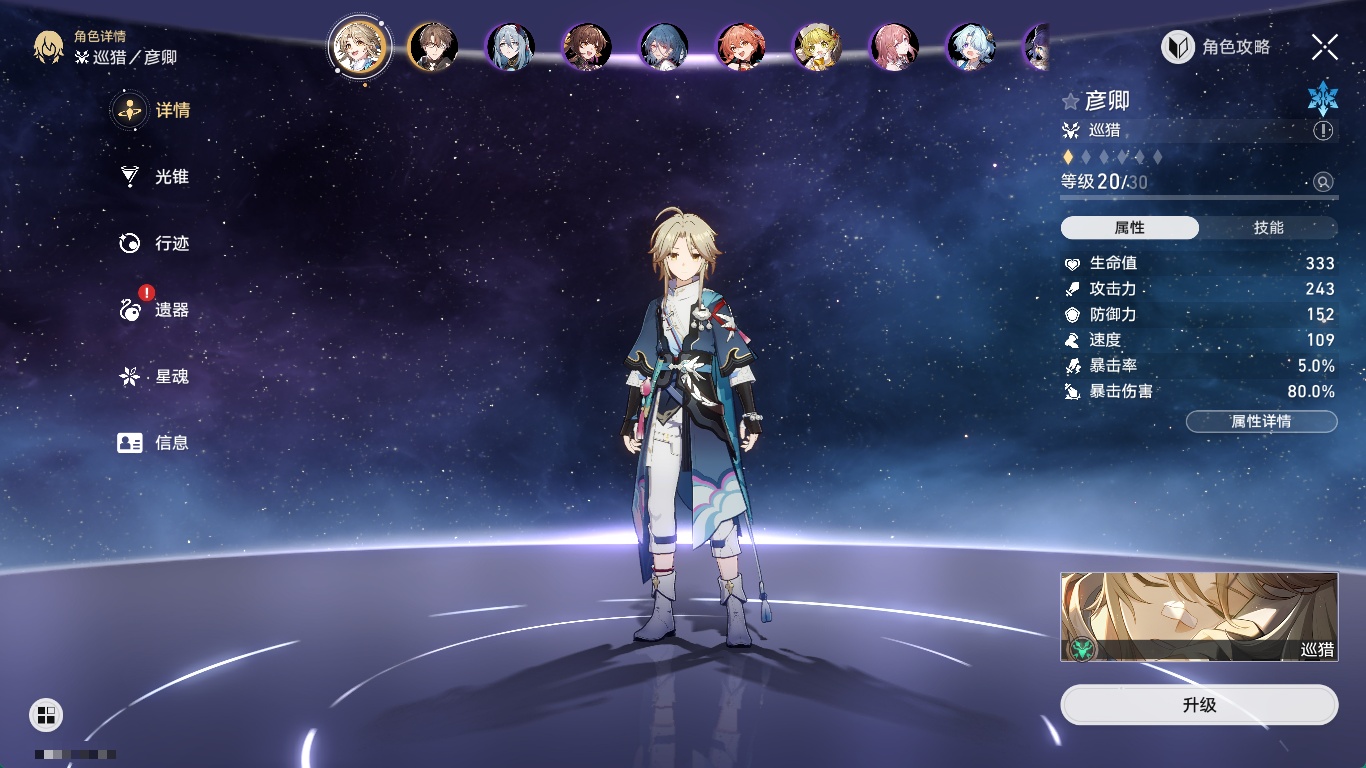1366x768 pixels.
Task: Select the brown-haired male character portrait
Action: click(x=432, y=47)
